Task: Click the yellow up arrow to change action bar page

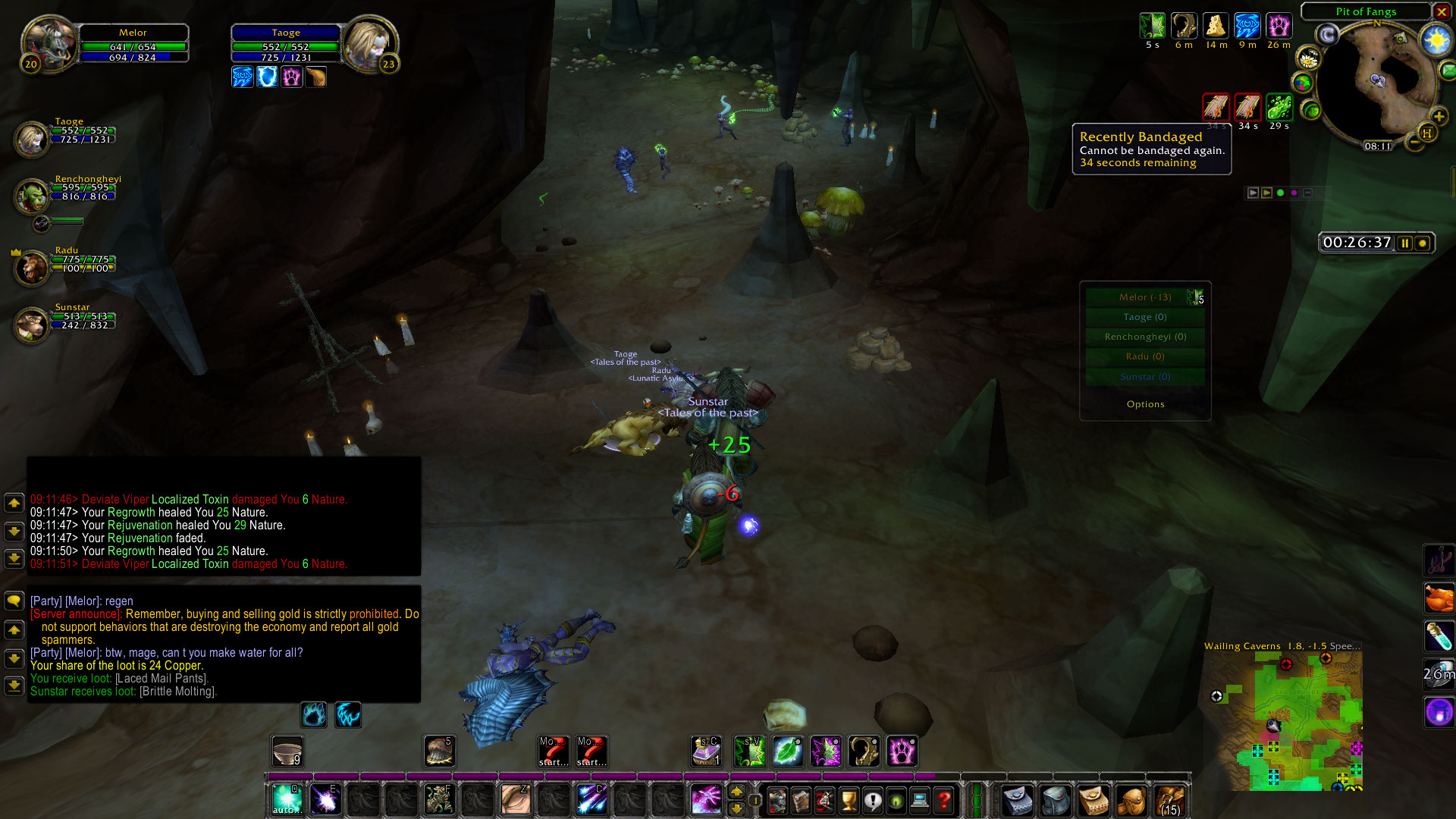Action: [736, 791]
